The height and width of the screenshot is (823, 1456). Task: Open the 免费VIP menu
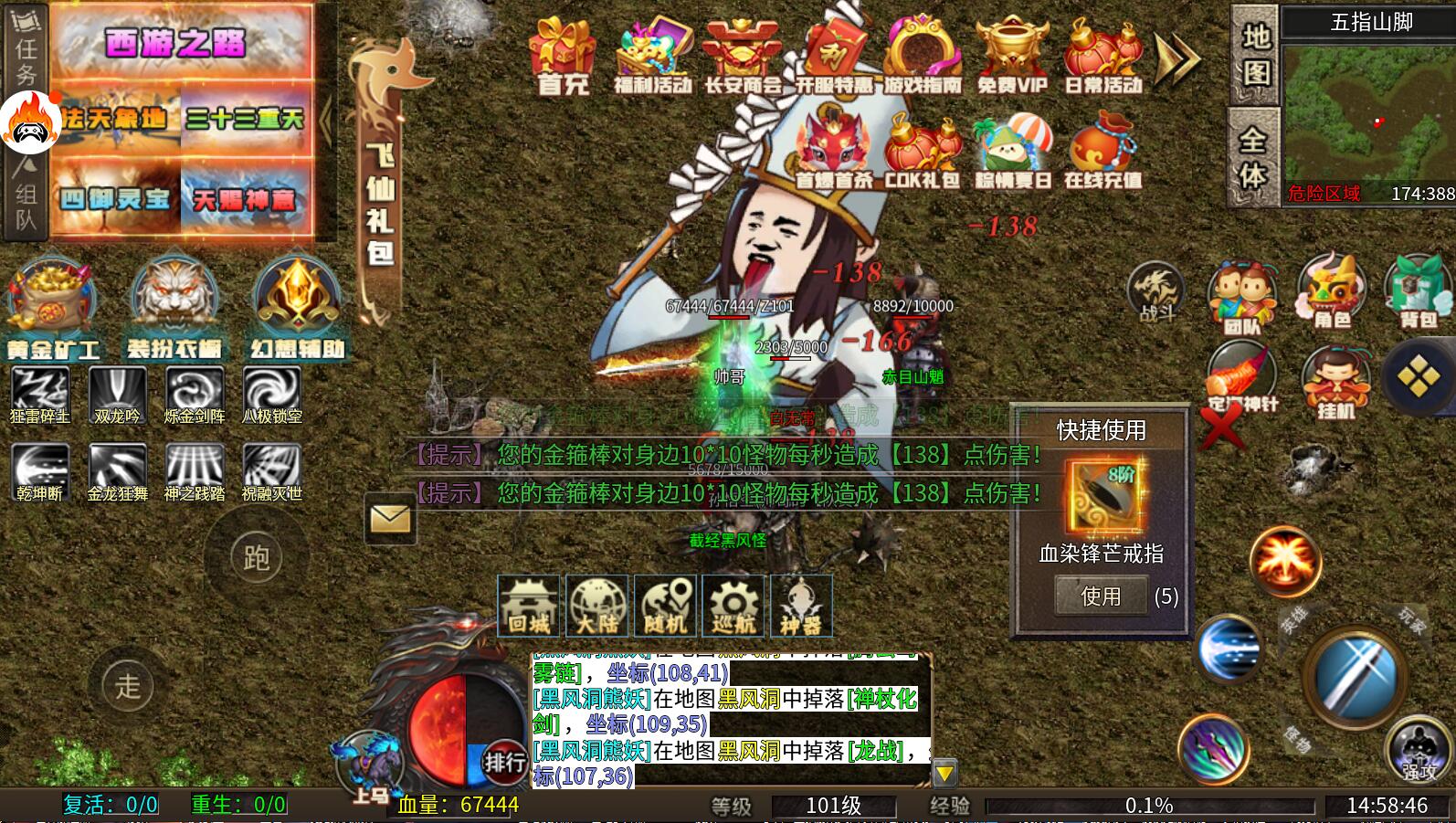click(1011, 56)
